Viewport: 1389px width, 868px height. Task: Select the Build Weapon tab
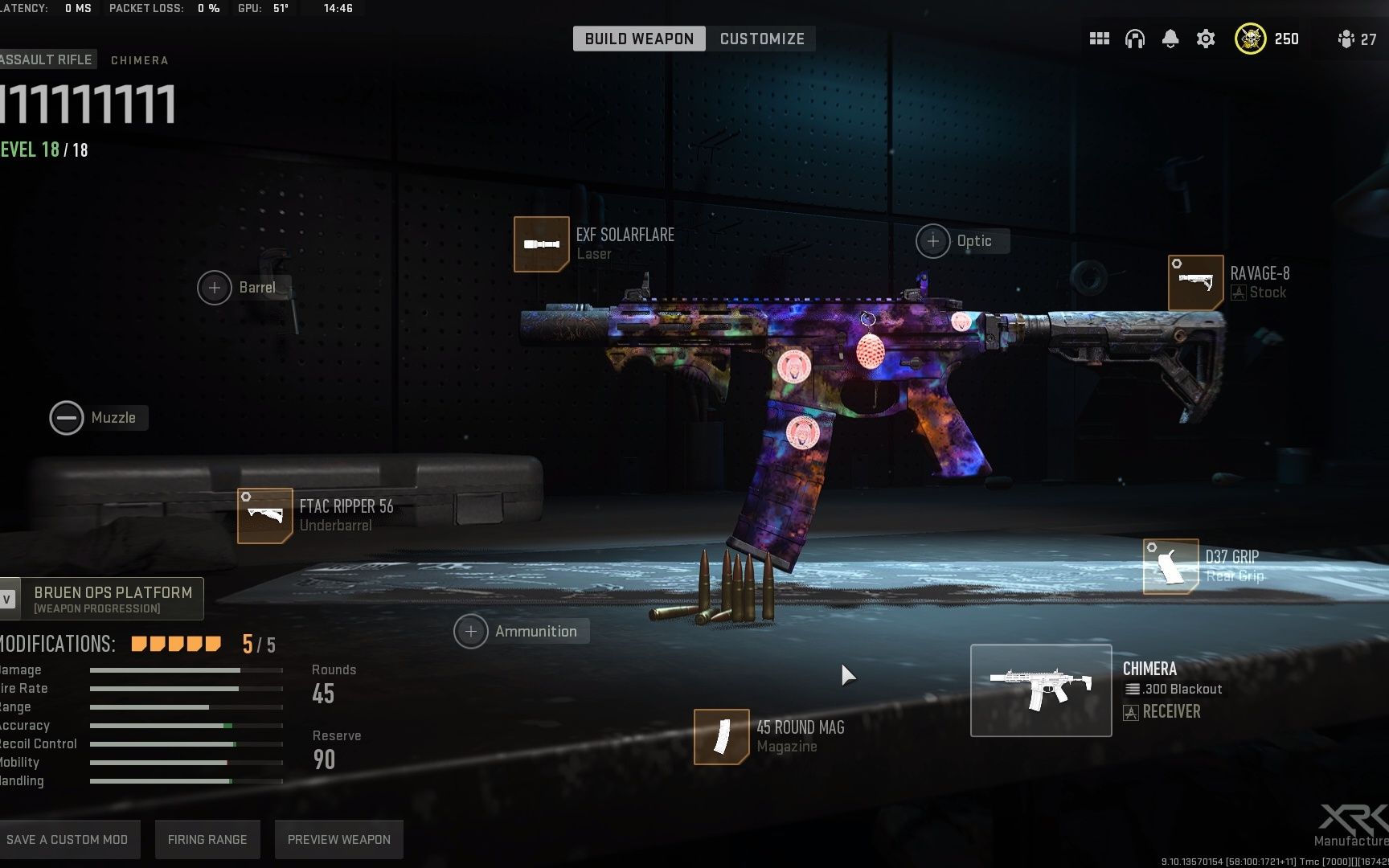coord(639,39)
